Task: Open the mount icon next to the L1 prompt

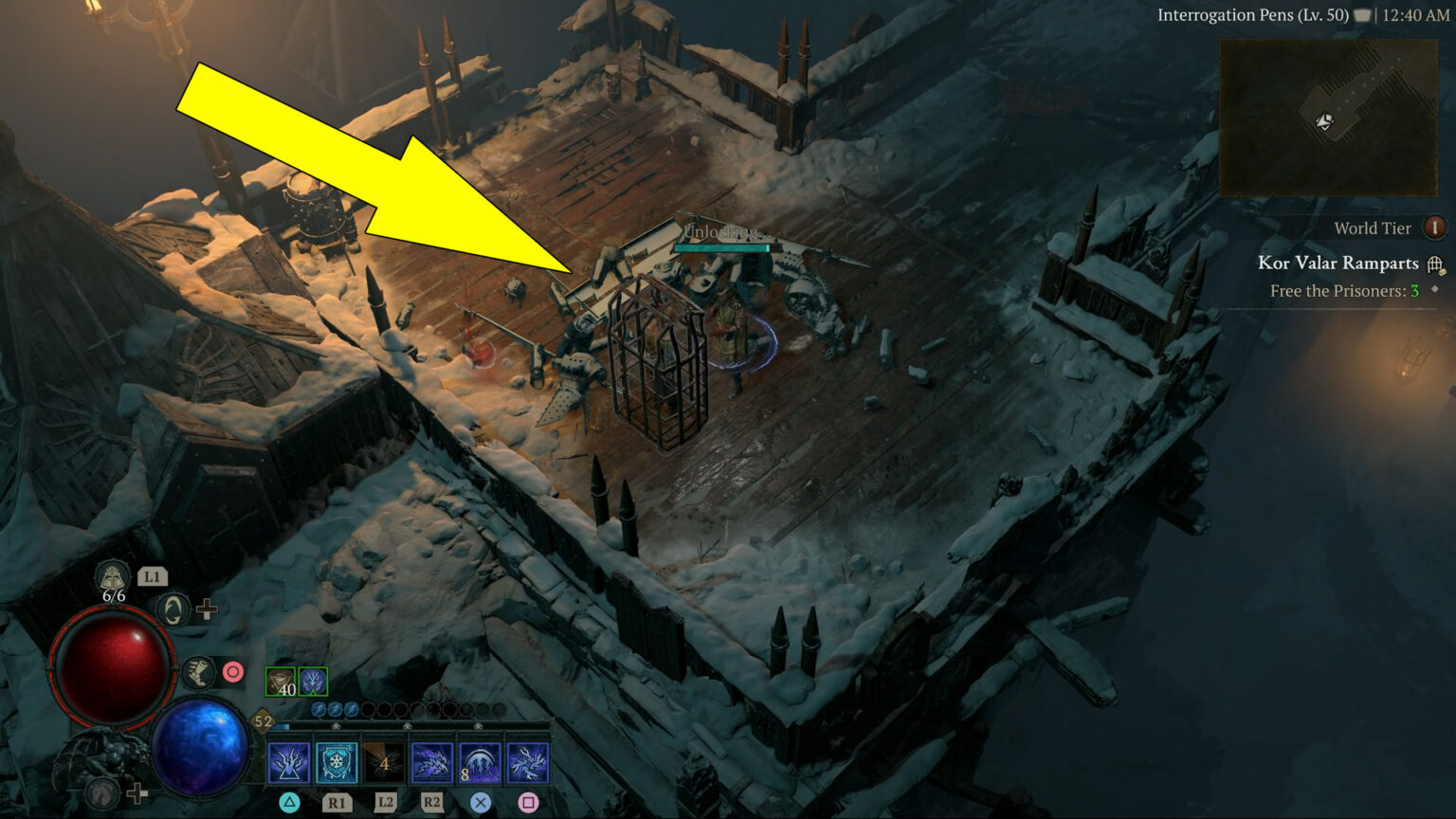Action: 173,610
